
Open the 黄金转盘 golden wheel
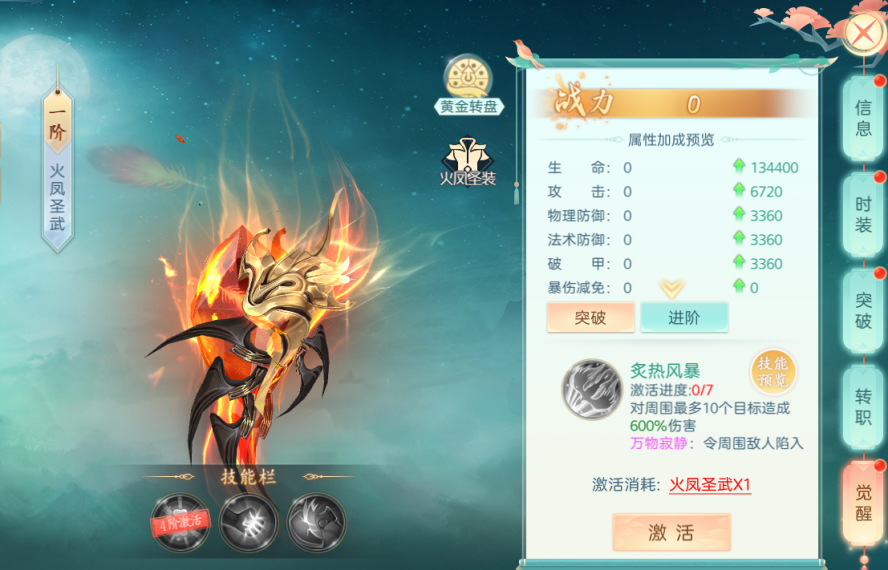coord(469,85)
